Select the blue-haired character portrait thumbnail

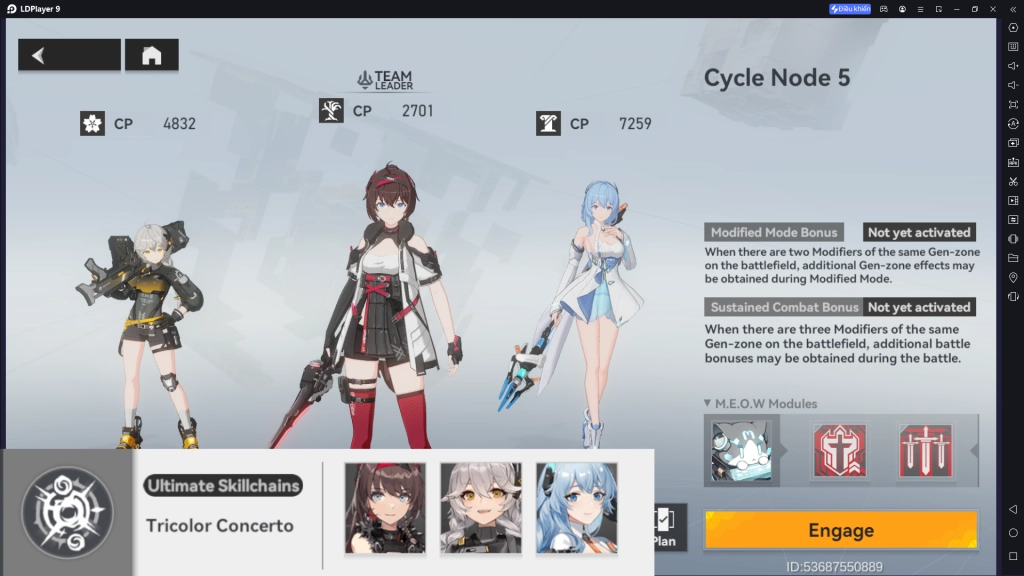[x=576, y=507]
